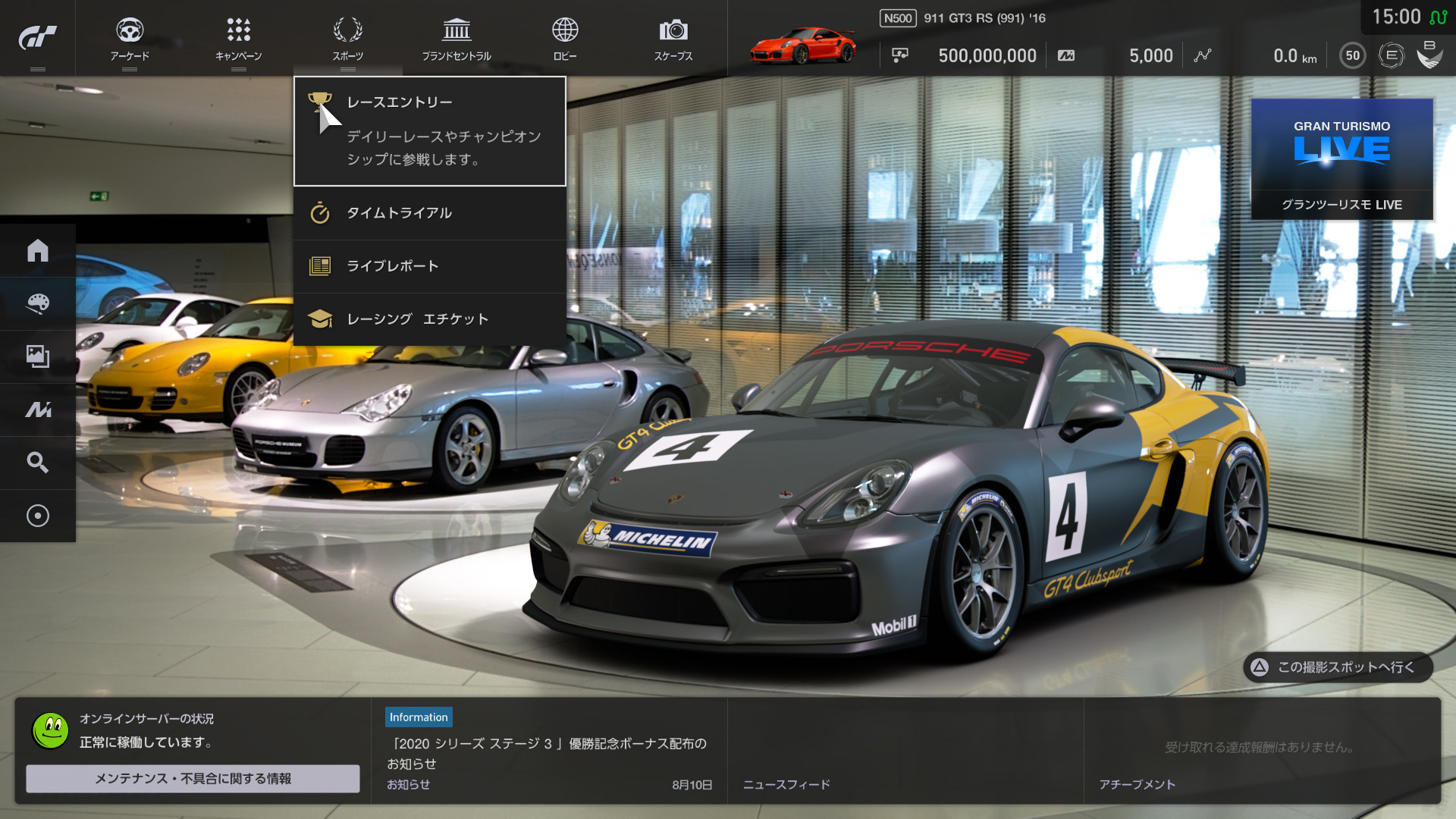Screen dimensions: 1456x819
Task: Click the Gran Turismo logo icon
Action: 37,37
